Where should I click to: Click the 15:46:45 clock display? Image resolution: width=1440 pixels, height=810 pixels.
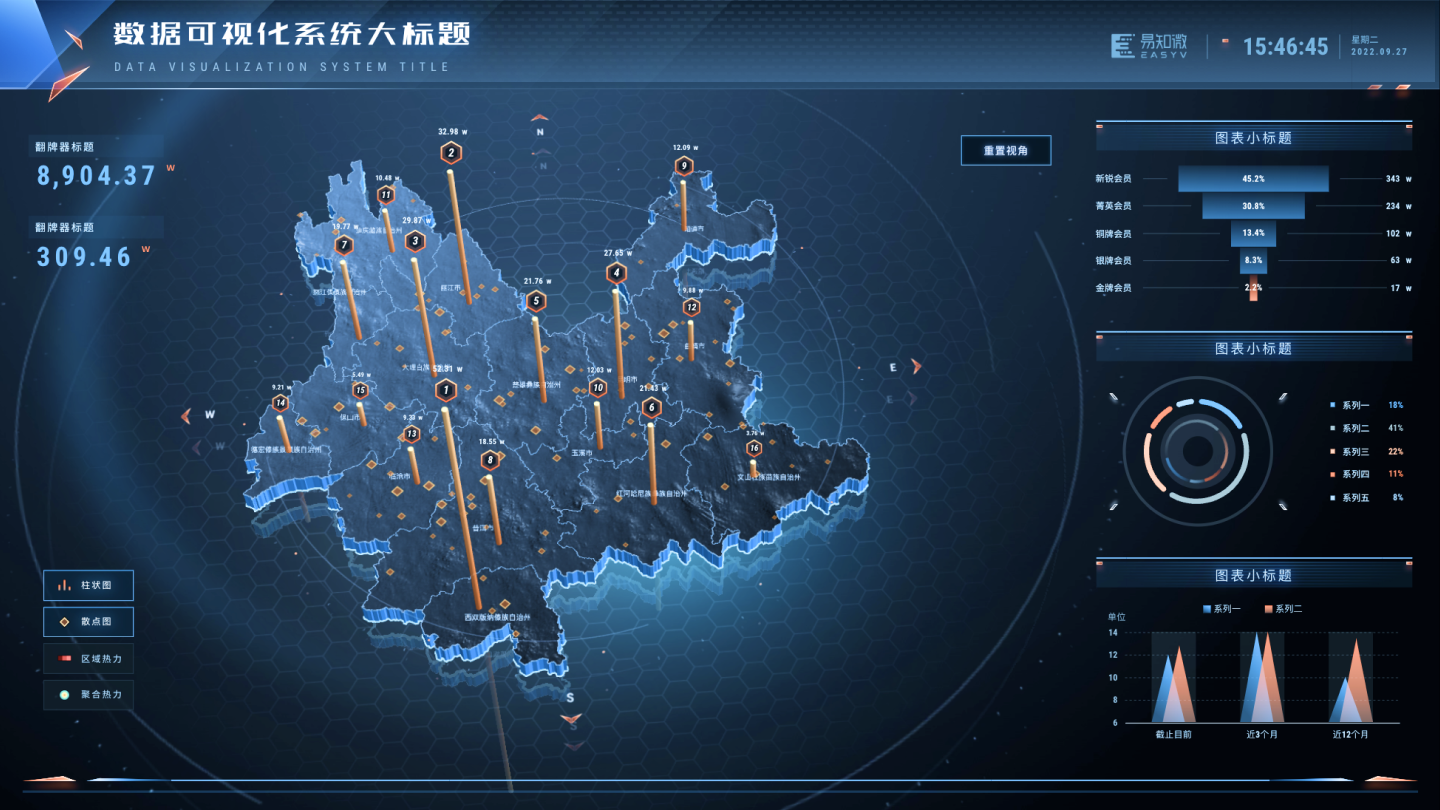coord(1286,47)
